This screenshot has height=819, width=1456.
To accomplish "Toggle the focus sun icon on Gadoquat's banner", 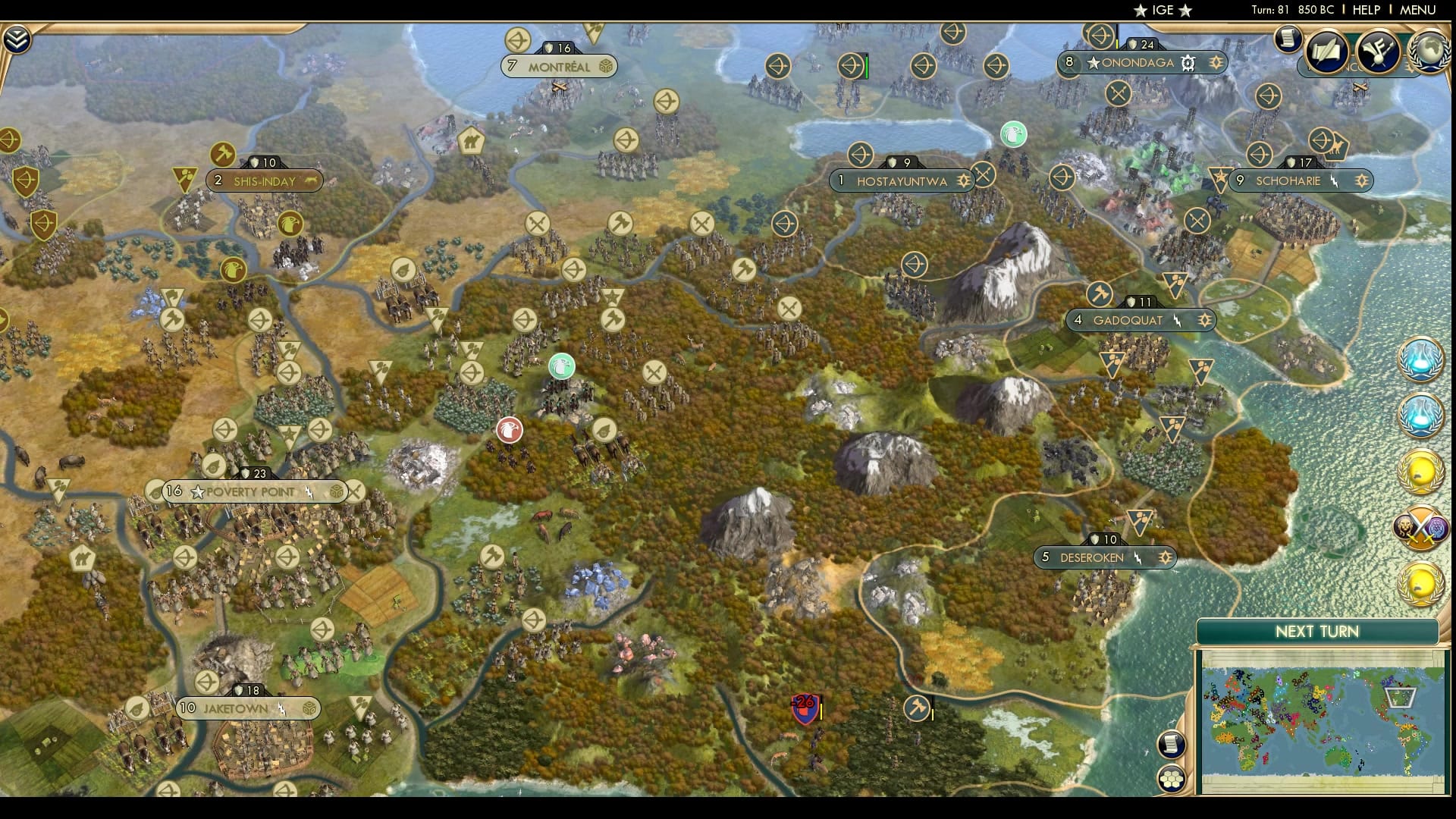I will (1204, 320).
